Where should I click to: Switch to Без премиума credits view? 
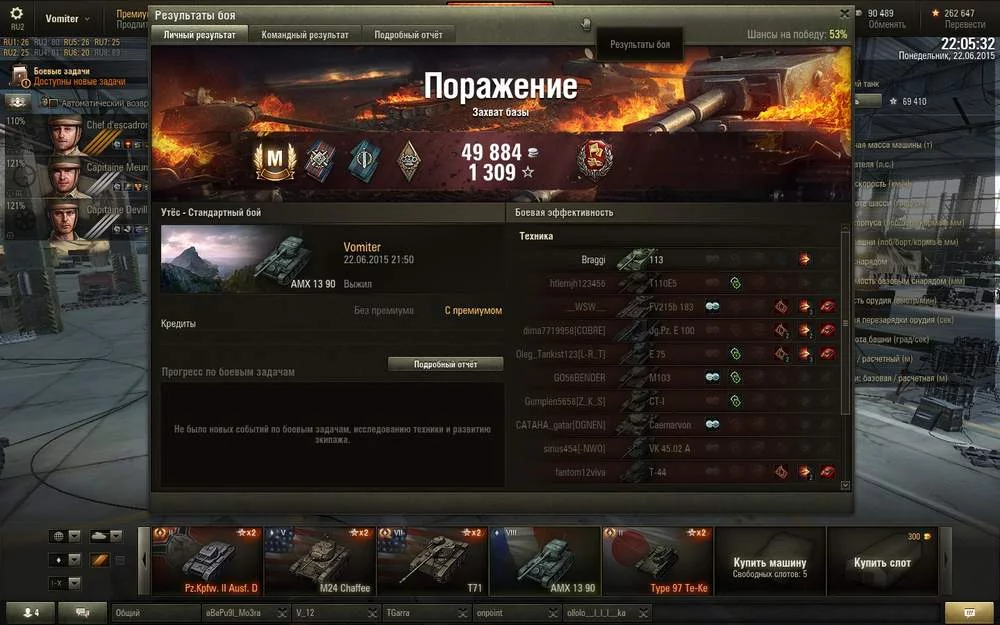(384, 311)
